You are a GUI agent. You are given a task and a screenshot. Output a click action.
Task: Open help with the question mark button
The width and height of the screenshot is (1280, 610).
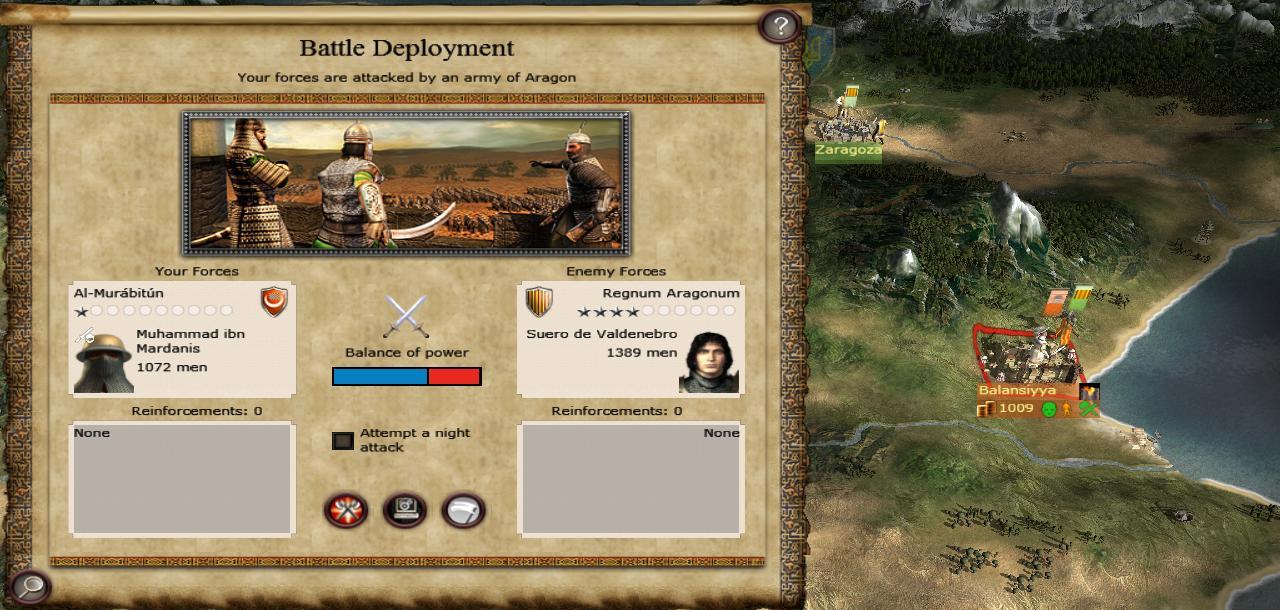780,26
